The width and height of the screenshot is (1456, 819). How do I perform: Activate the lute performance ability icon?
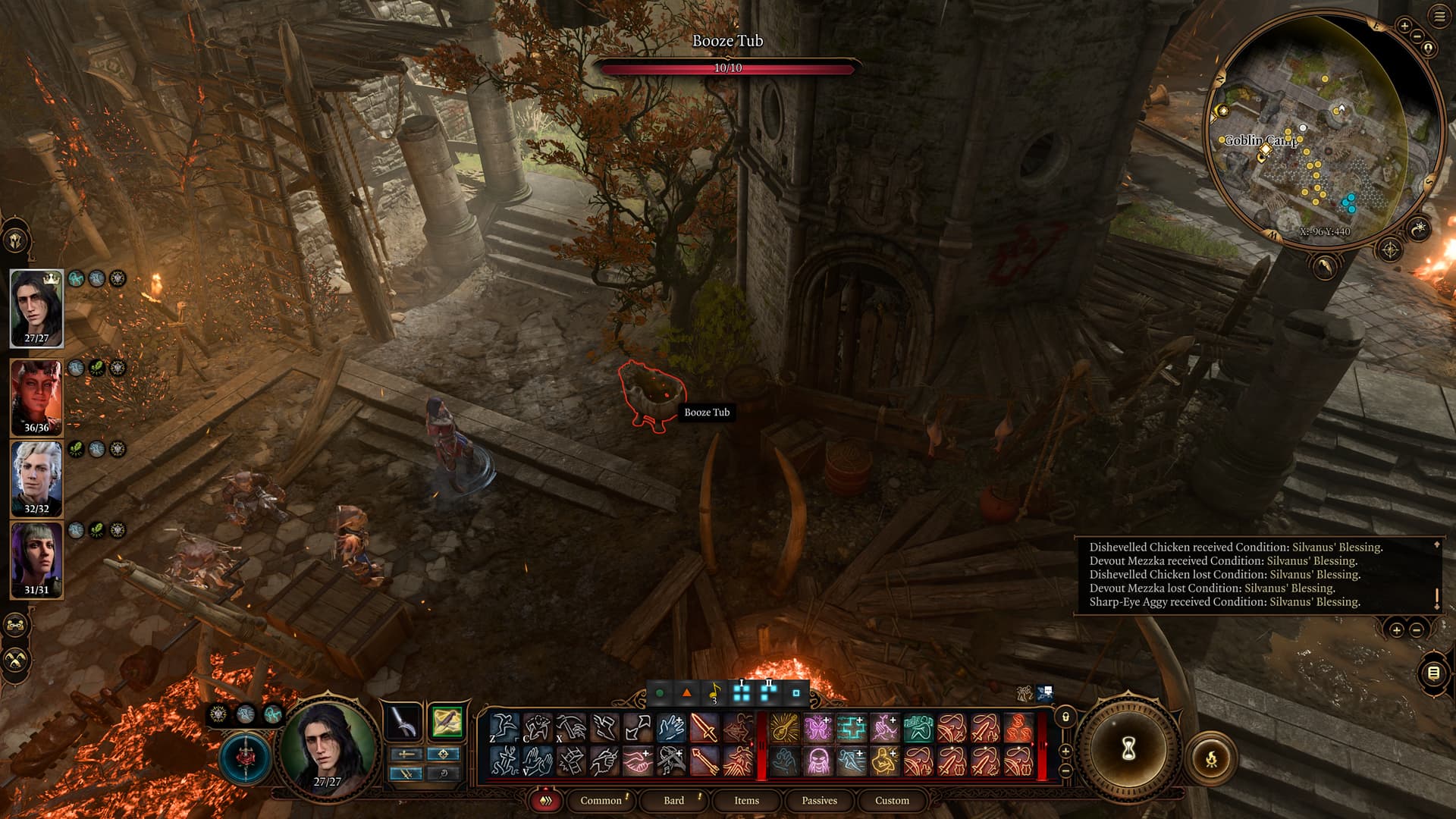784,728
